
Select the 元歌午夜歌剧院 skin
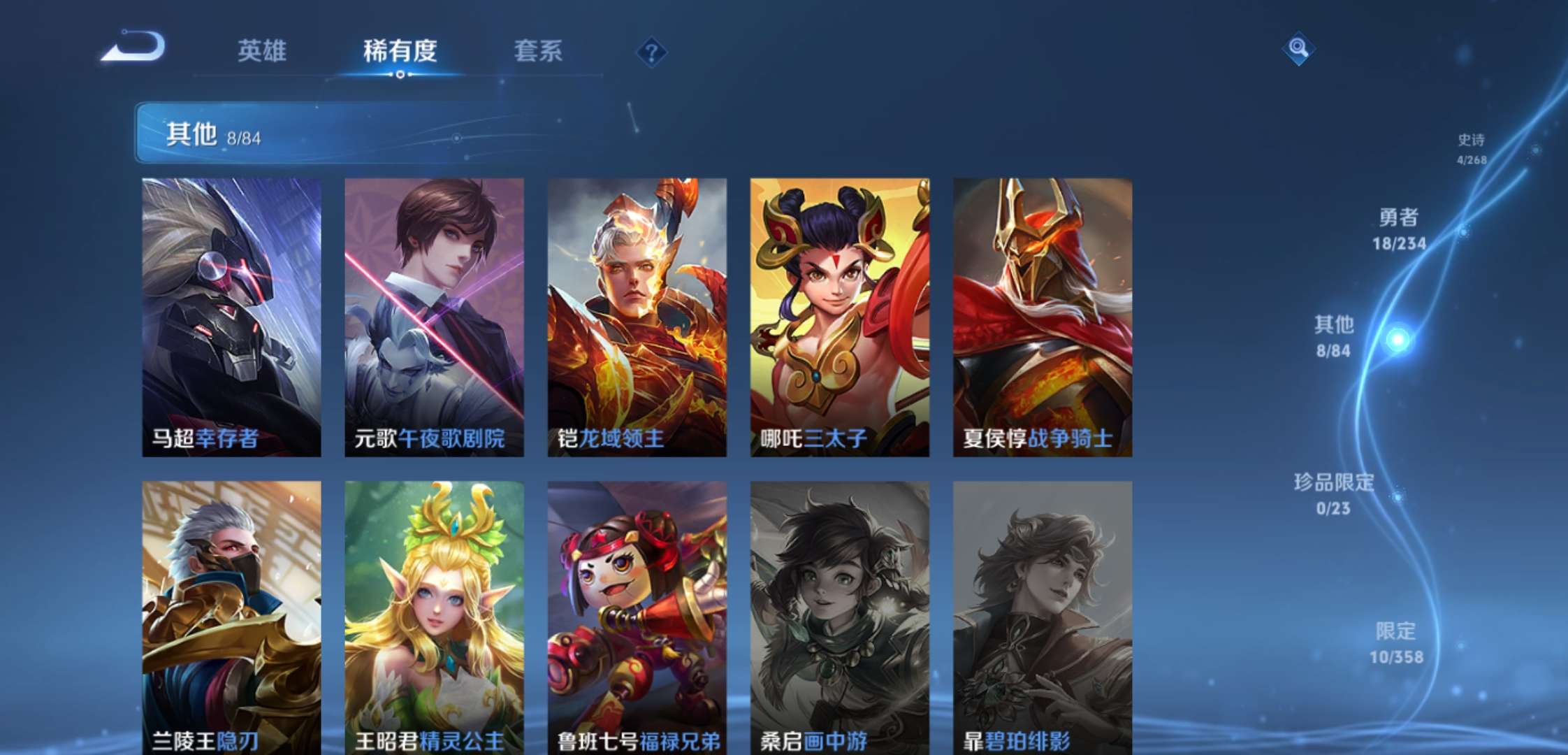coord(432,315)
